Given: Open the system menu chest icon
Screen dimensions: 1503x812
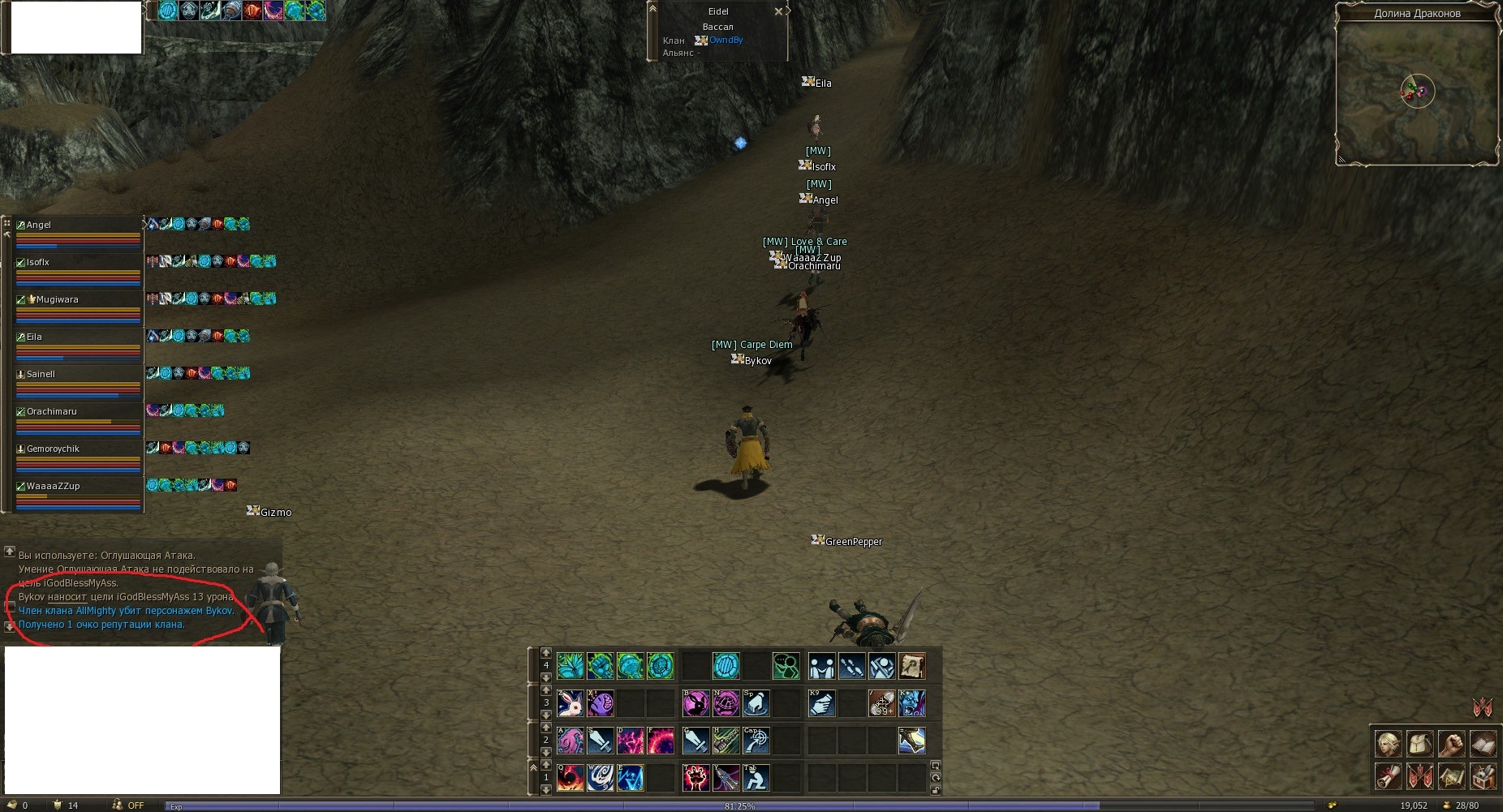Looking at the screenshot, I should tap(1483, 776).
